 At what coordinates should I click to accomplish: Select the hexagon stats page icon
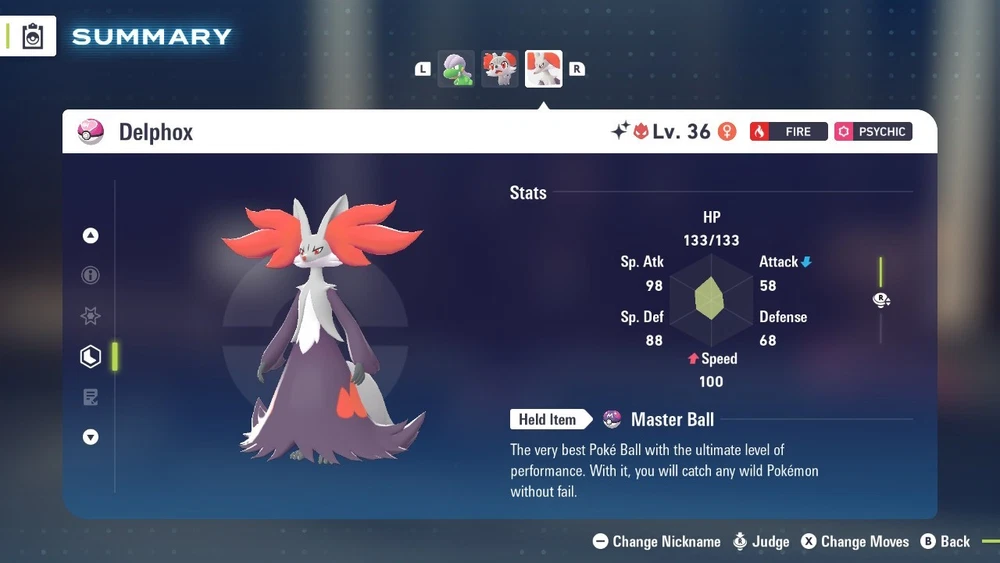coord(91,356)
